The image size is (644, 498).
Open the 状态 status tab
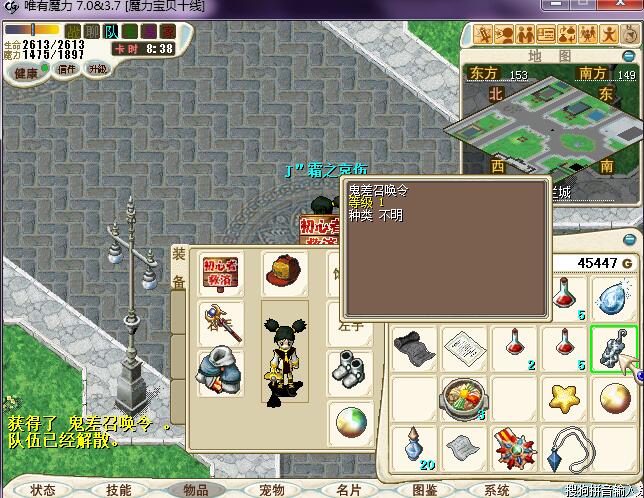point(42,490)
